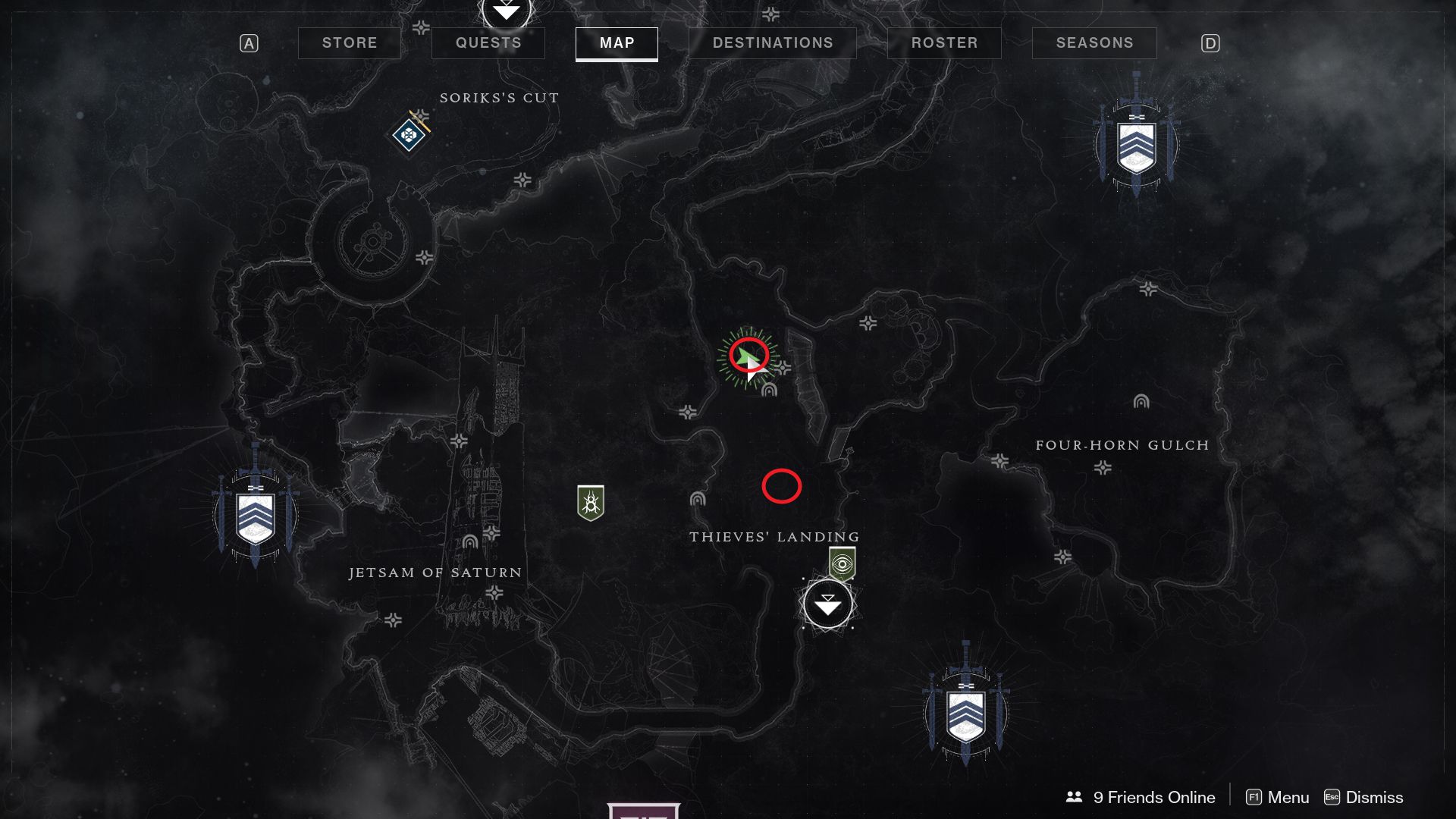1456x819 pixels.
Task: Switch to the STORE tab
Action: (x=350, y=42)
